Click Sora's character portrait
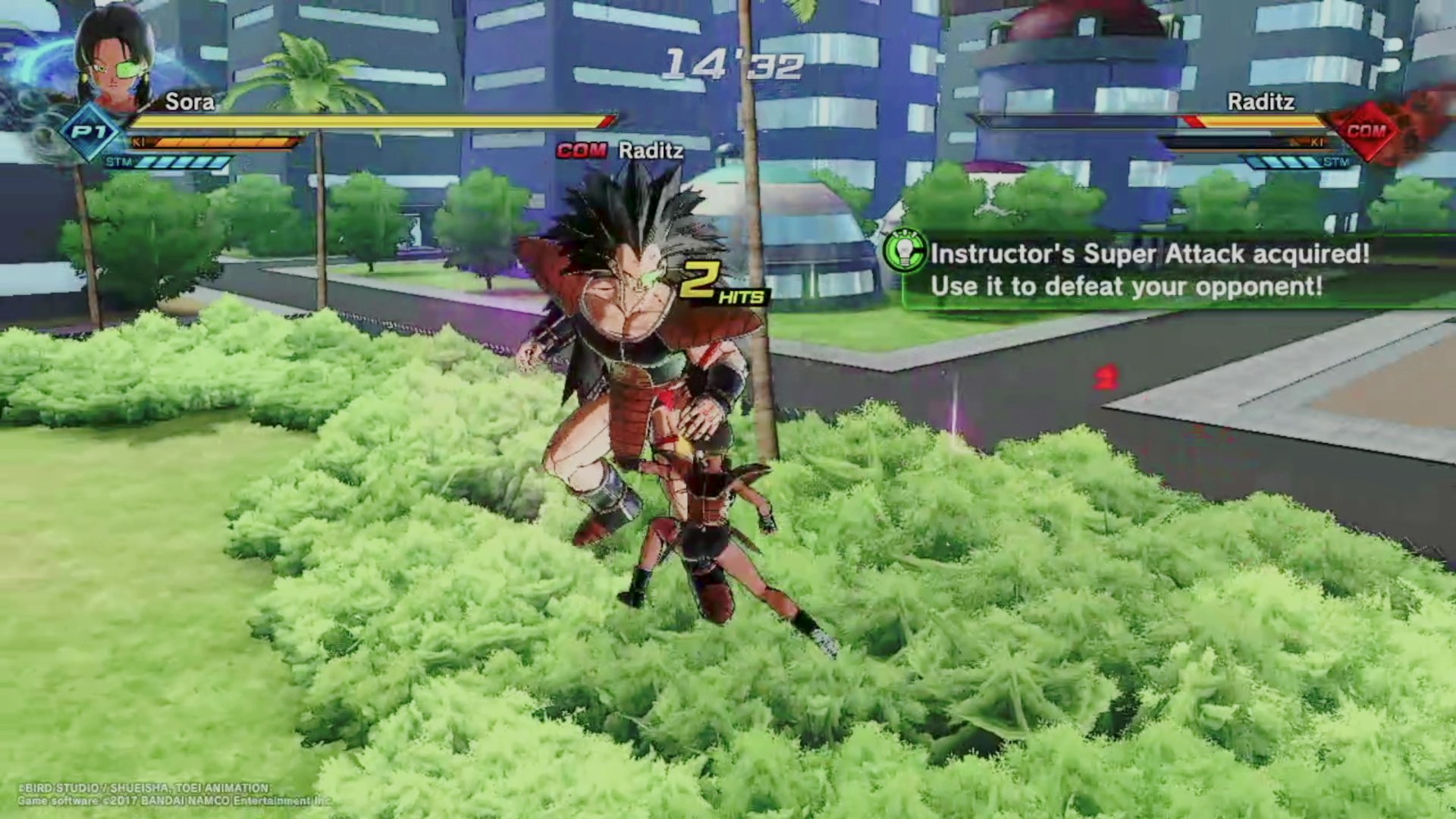The image size is (1456, 819). (x=116, y=57)
